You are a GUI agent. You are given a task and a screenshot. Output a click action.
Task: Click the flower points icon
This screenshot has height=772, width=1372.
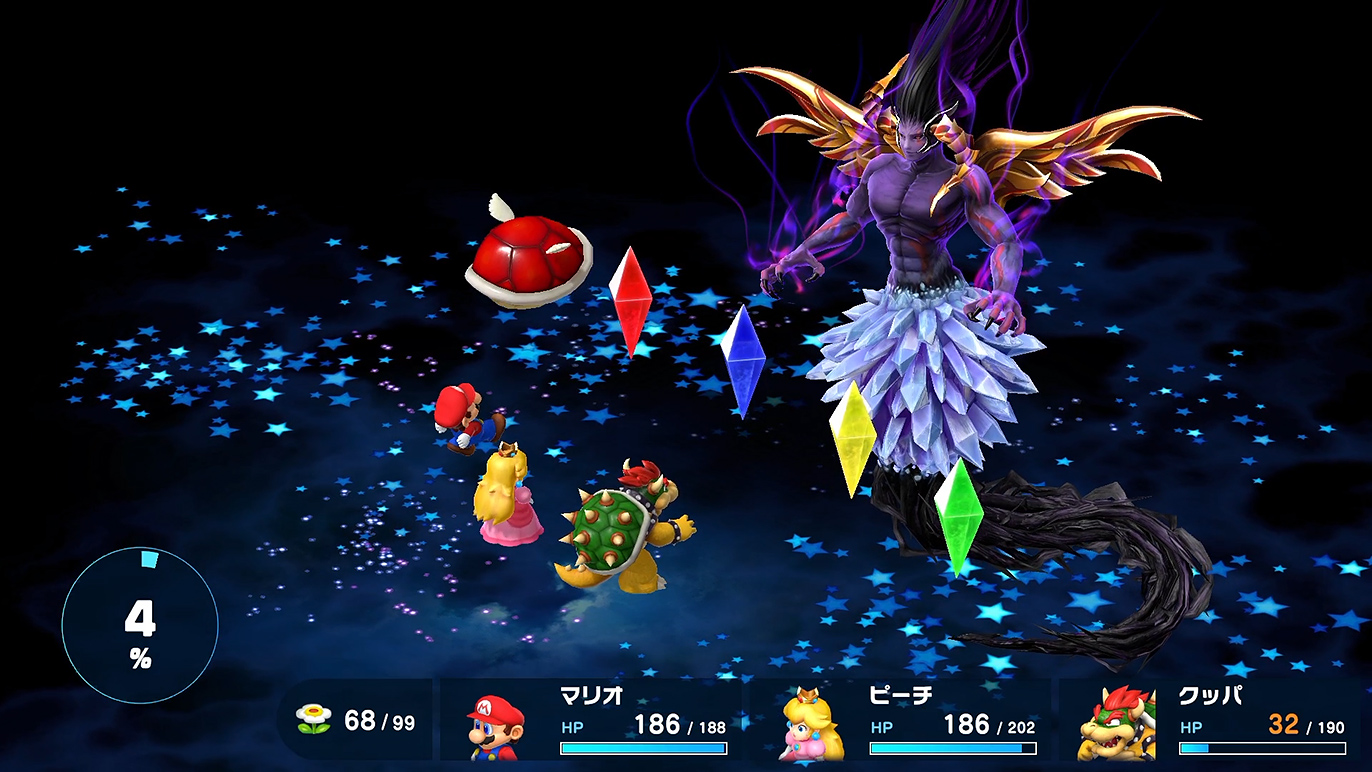[x=314, y=719]
